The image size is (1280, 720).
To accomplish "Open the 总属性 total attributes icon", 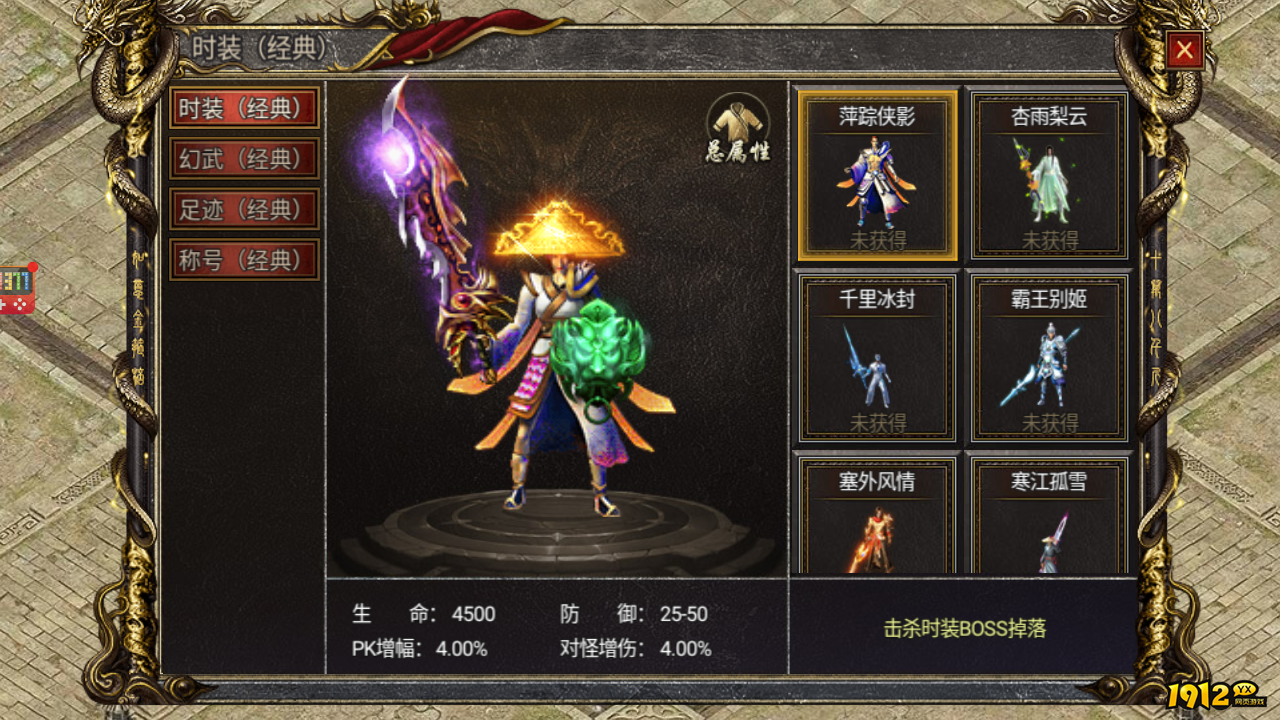I will (x=738, y=128).
